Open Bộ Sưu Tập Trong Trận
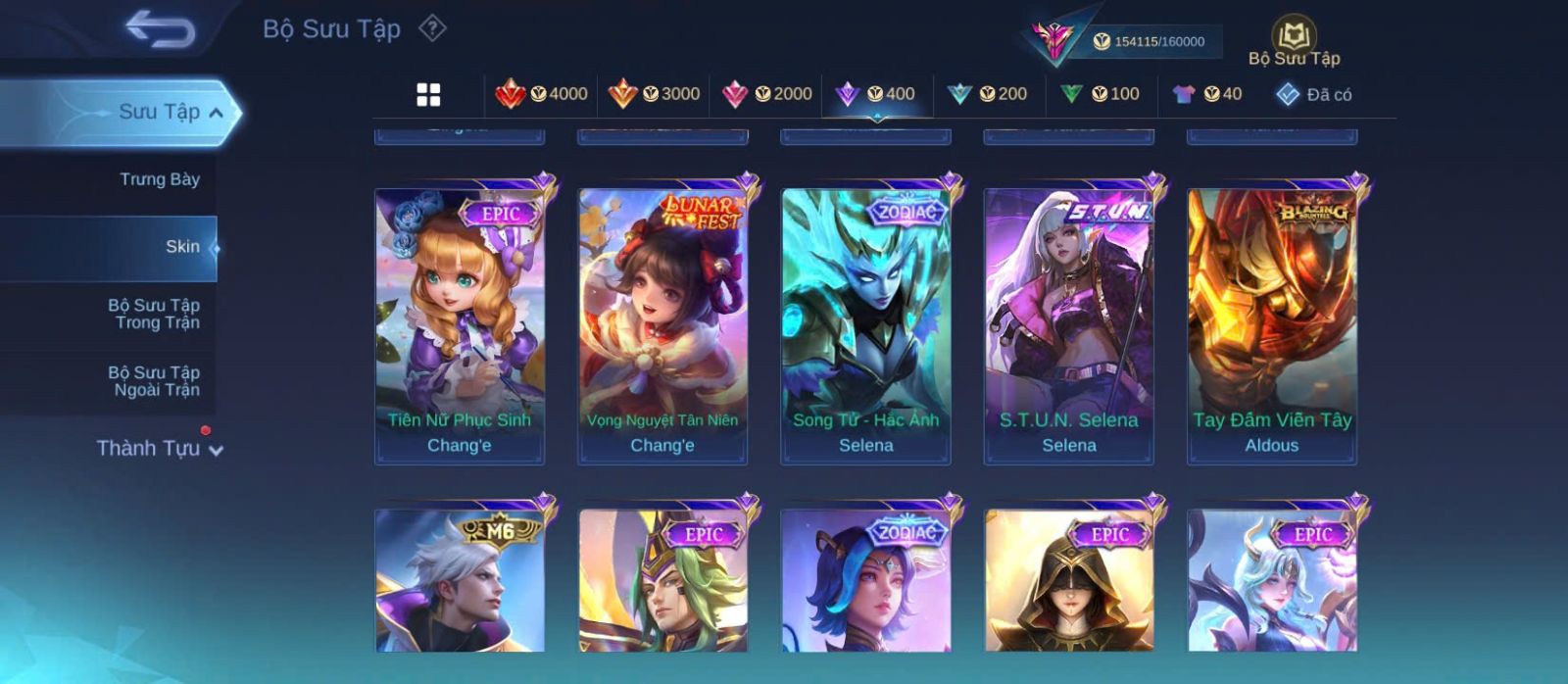The height and width of the screenshot is (684, 1568). click(x=154, y=314)
